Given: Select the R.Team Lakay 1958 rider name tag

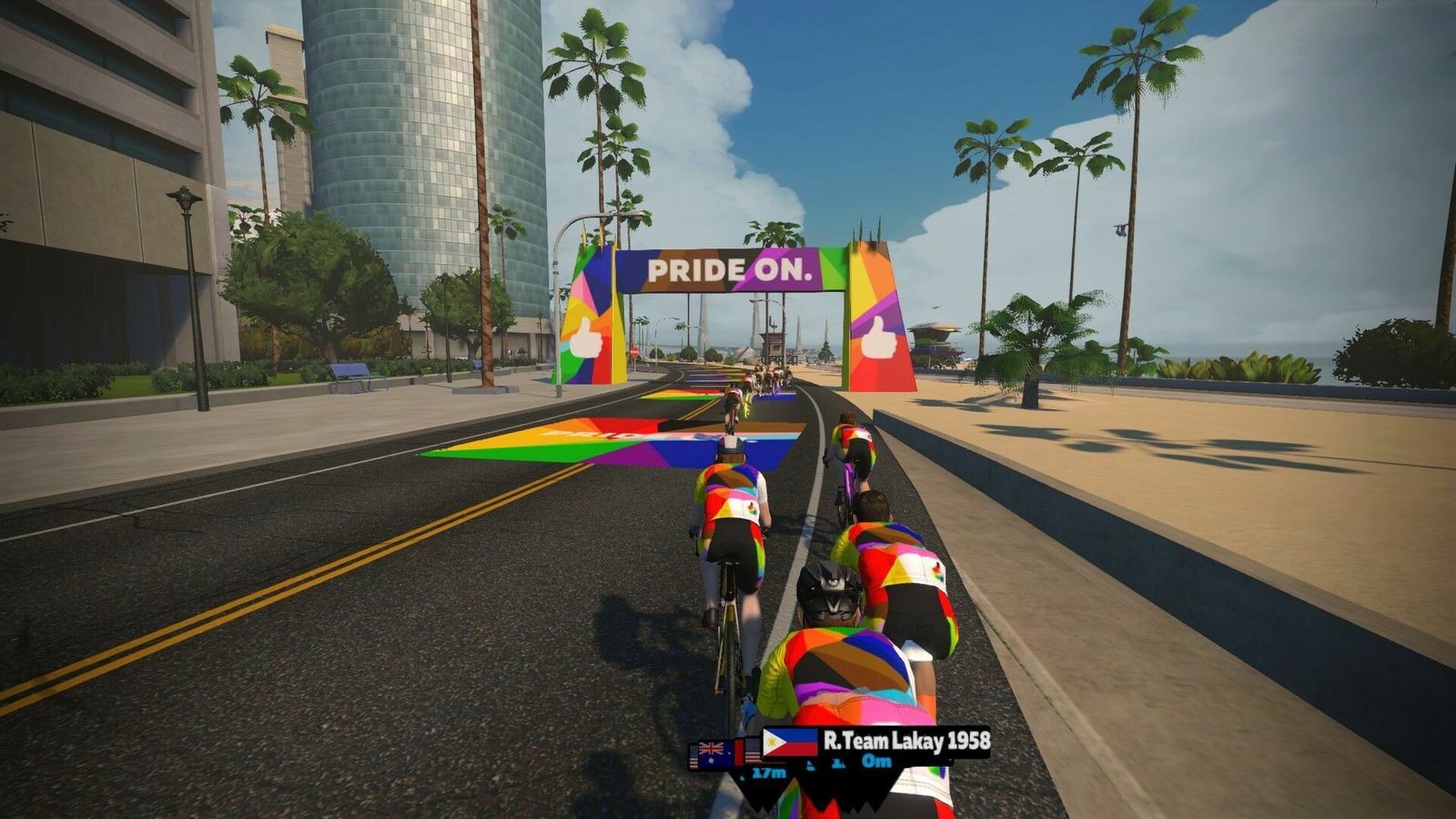Looking at the screenshot, I should click(x=905, y=741).
